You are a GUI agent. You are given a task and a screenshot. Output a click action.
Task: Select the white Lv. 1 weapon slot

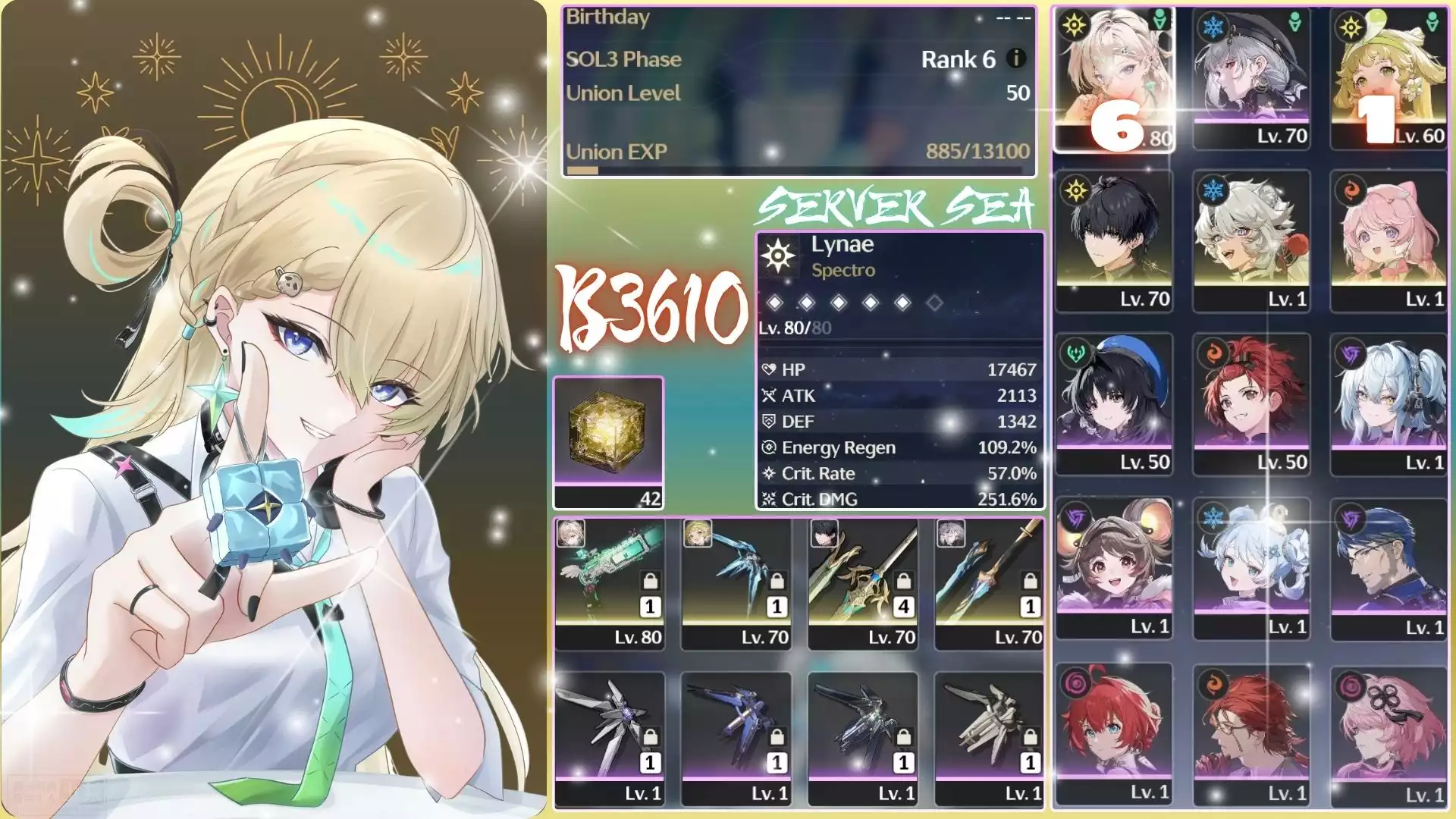[990, 738]
